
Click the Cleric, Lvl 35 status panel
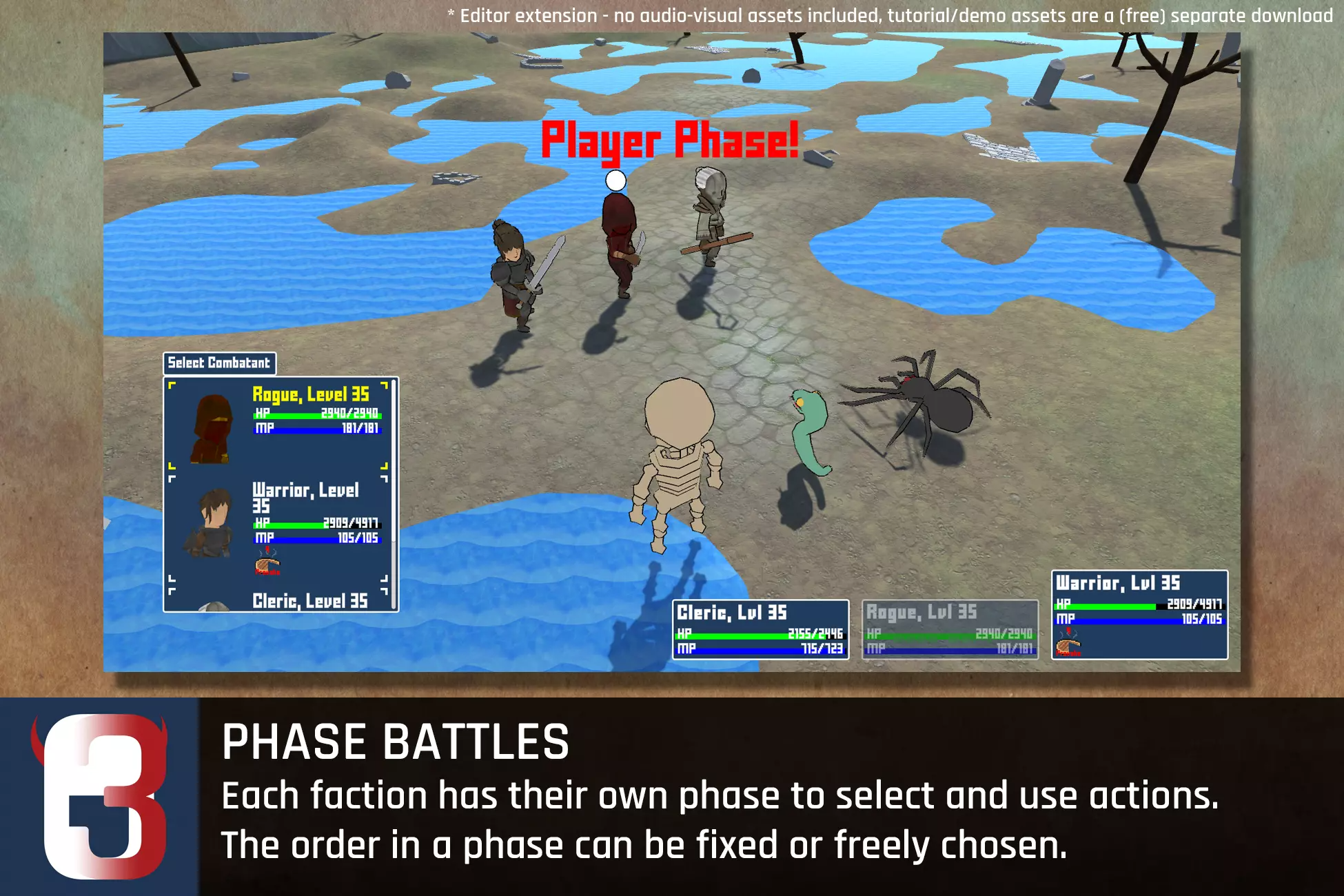tap(760, 629)
